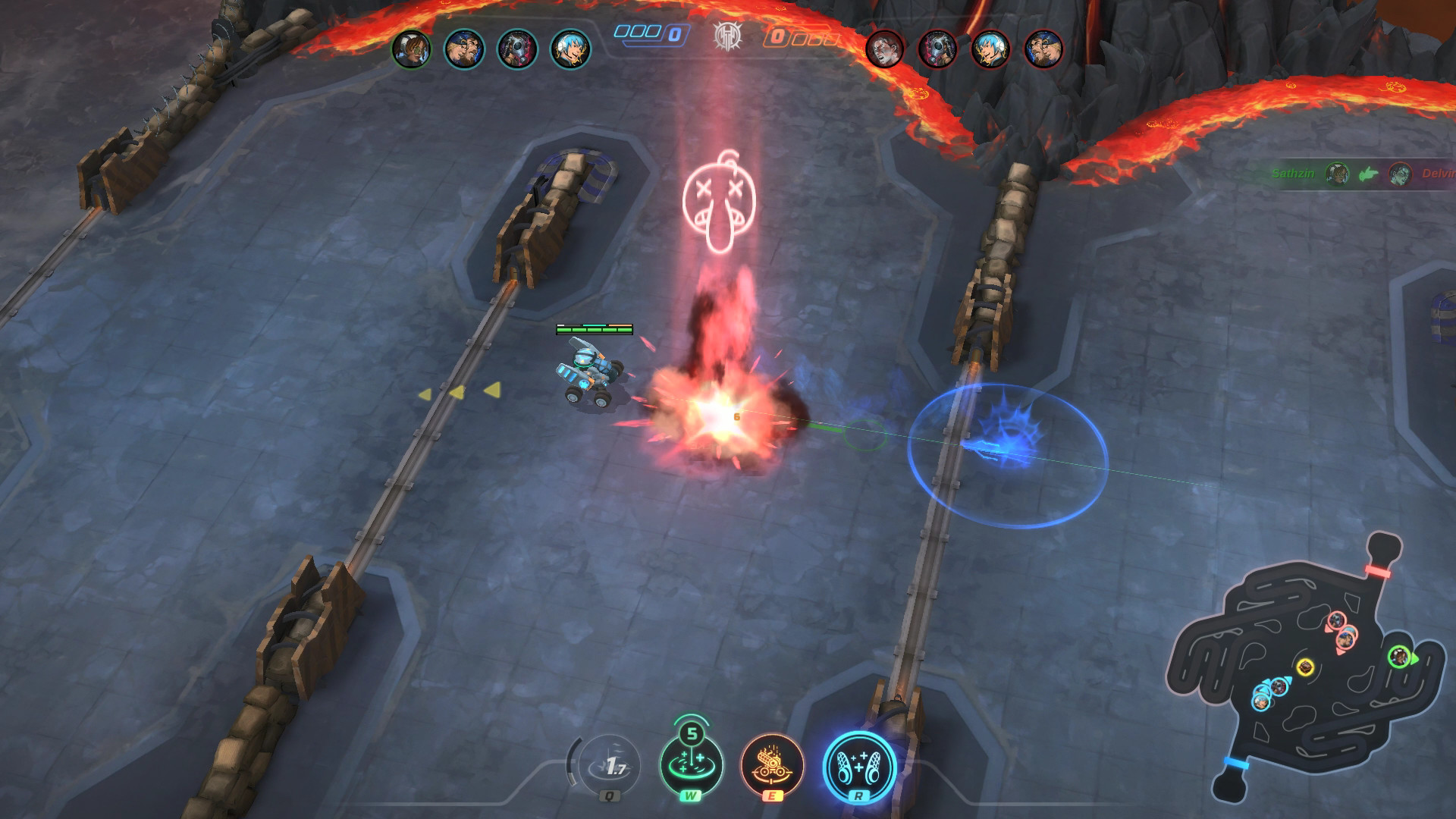Click the yellow bomb marker on the minimap
The image size is (1456, 819).
(1306, 668)
